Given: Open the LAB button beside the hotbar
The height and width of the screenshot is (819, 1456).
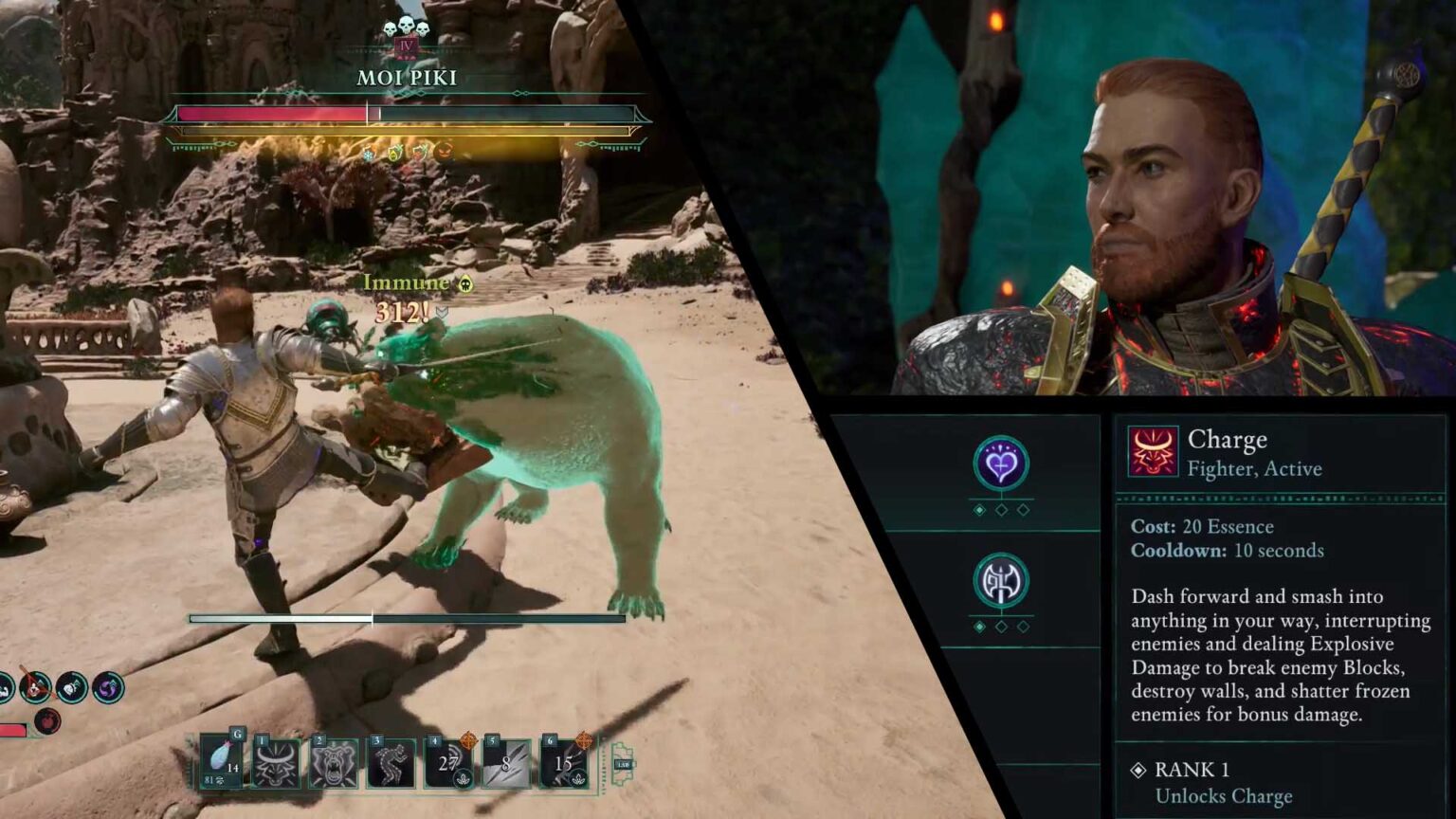Looking at the screenshot, I should click(x=623, y=763).
